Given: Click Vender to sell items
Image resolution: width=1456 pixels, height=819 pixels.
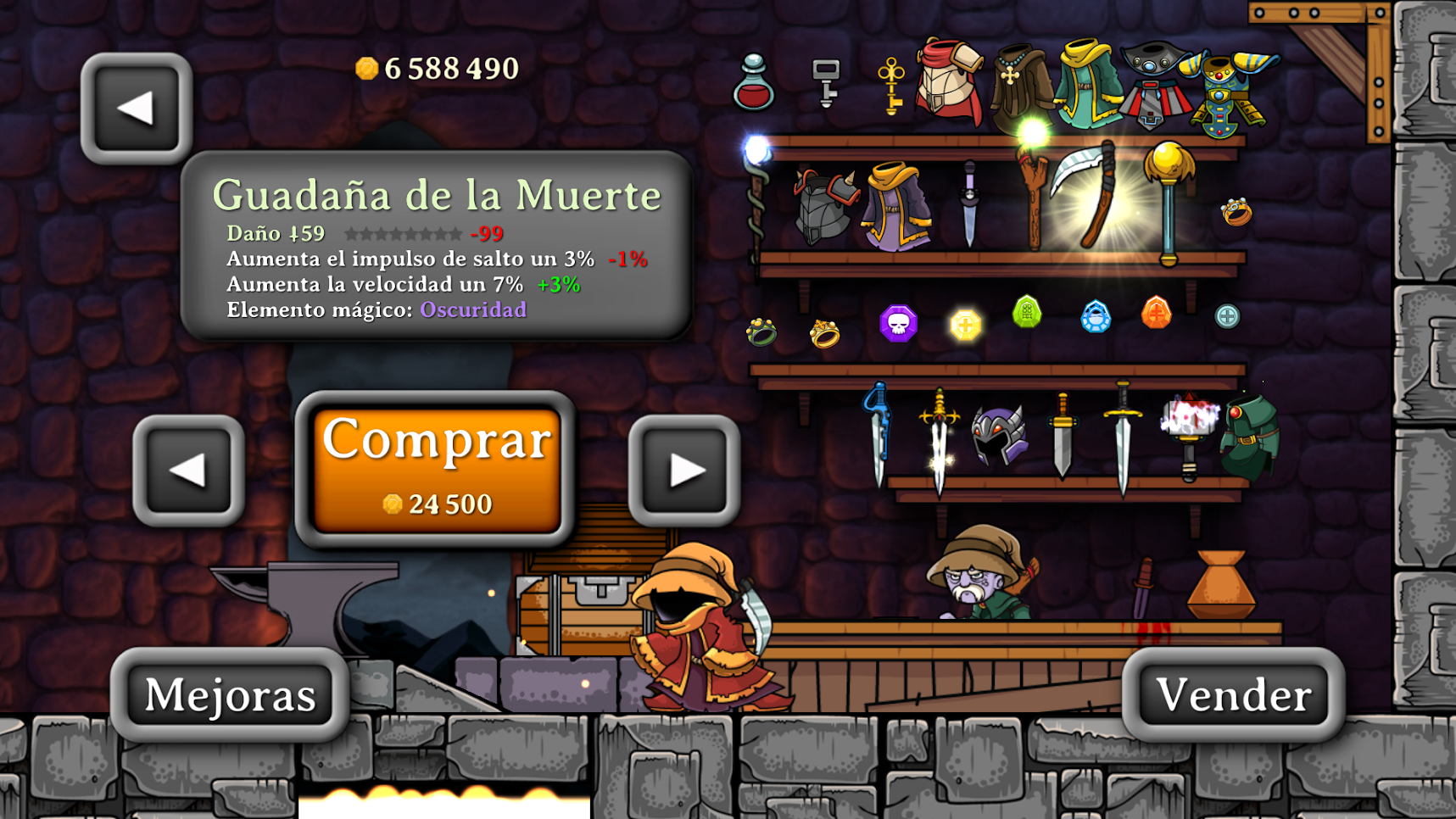Looking at the screenshot, I should [1234, 695].
